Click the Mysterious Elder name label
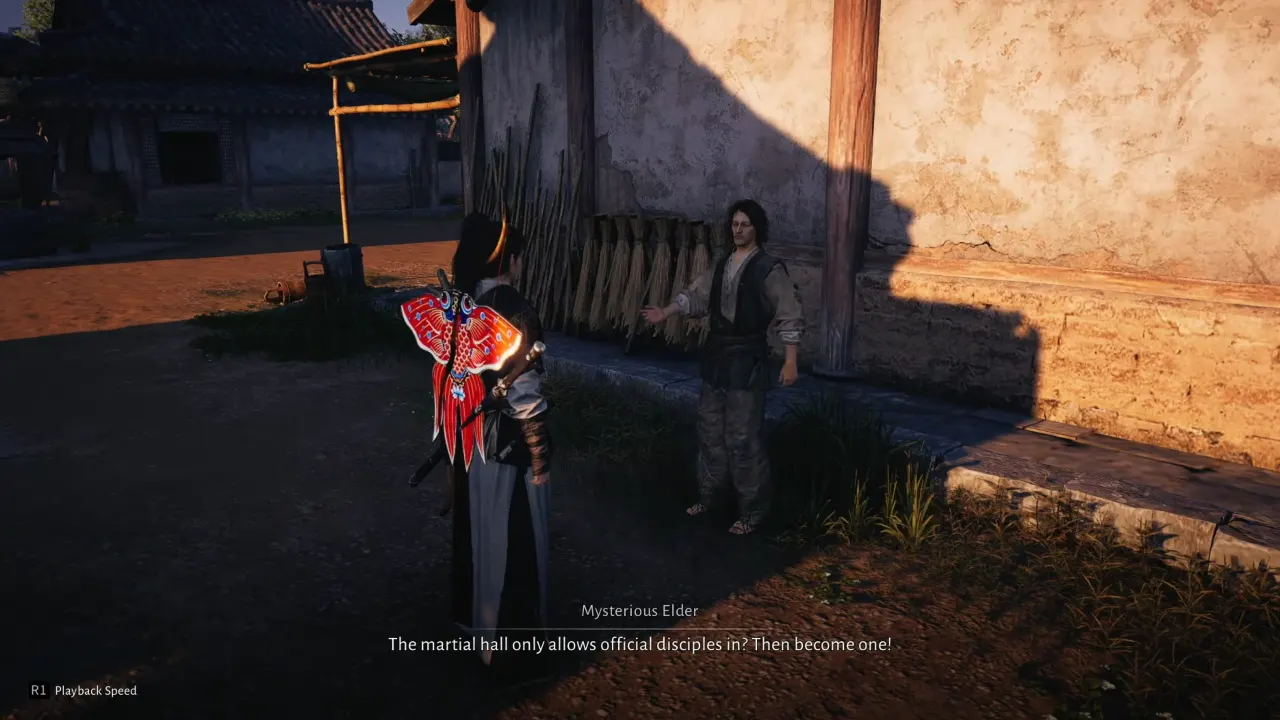 point(639,610)
